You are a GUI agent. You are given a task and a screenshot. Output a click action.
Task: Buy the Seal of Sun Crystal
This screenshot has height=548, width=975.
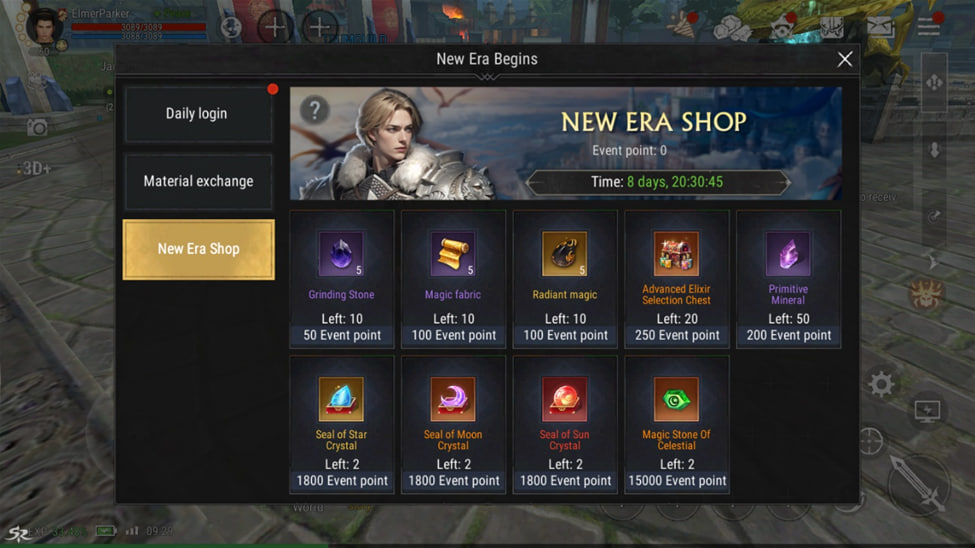[x=565, y=424]
